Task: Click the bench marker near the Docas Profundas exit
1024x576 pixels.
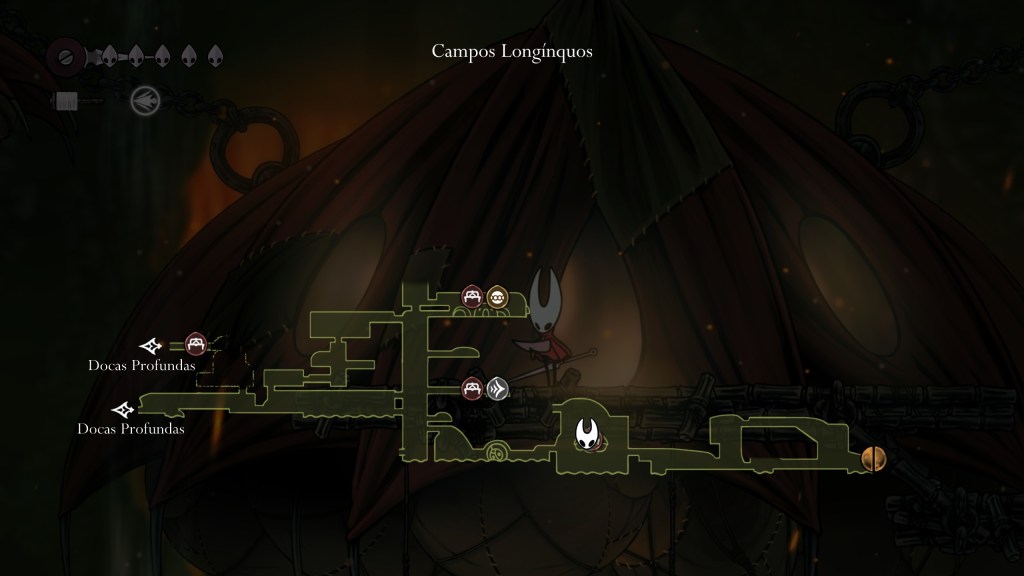Action: click(196, 345)
